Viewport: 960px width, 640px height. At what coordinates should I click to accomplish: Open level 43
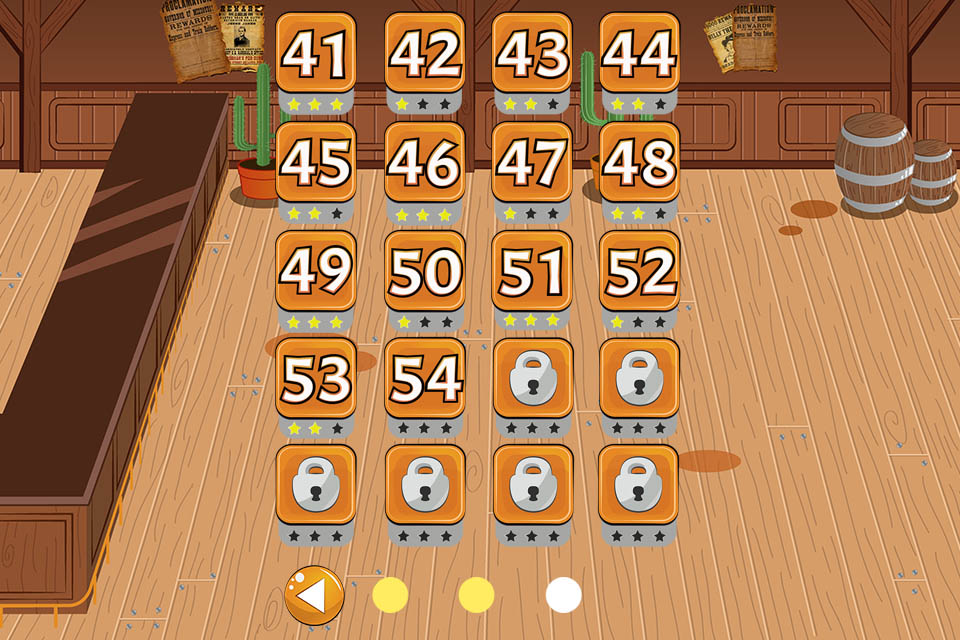point(532,54)
